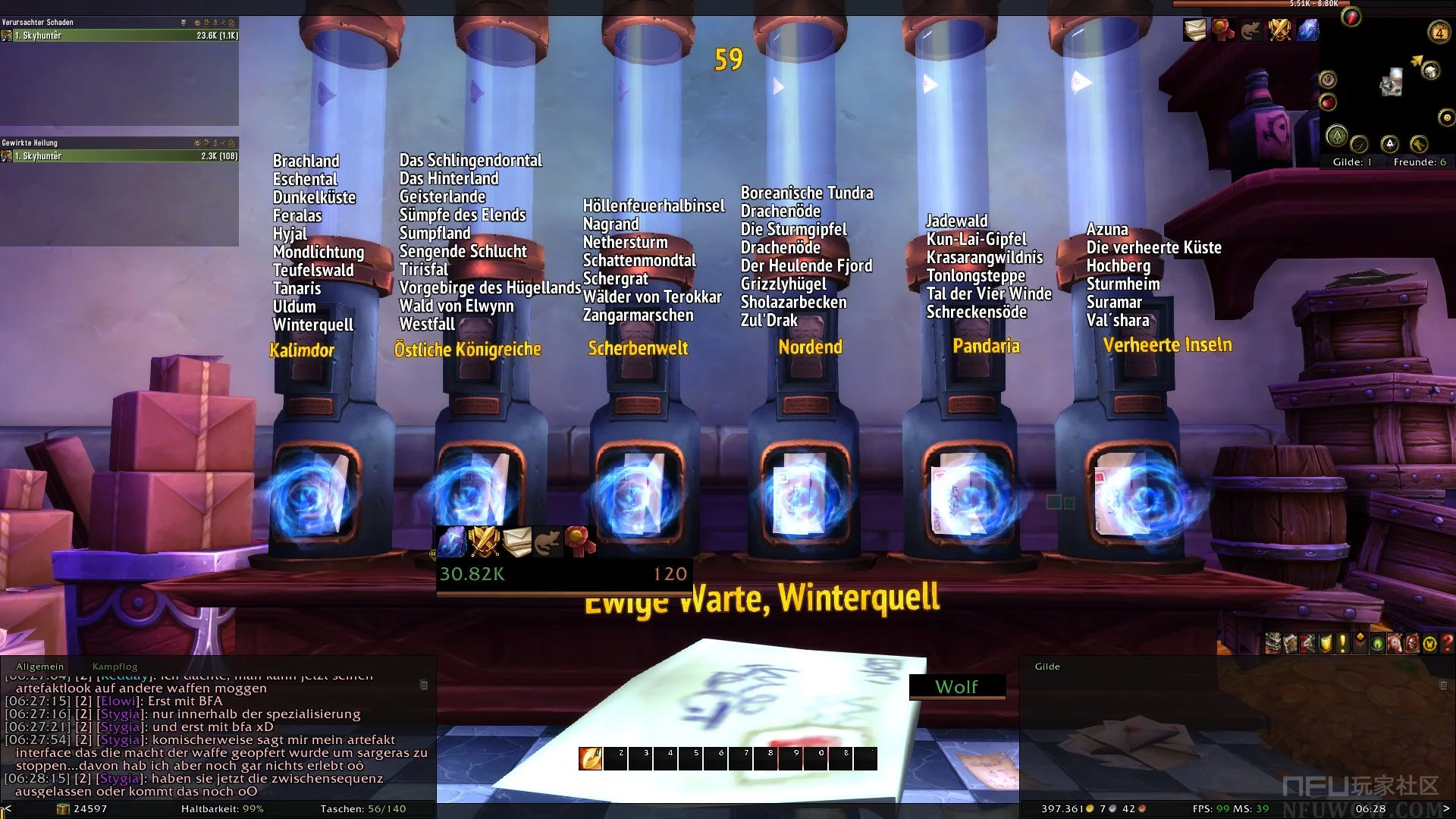The image size is (1456, 819).
Task: Click the red question mark help icon
Action: point(1447,644)
